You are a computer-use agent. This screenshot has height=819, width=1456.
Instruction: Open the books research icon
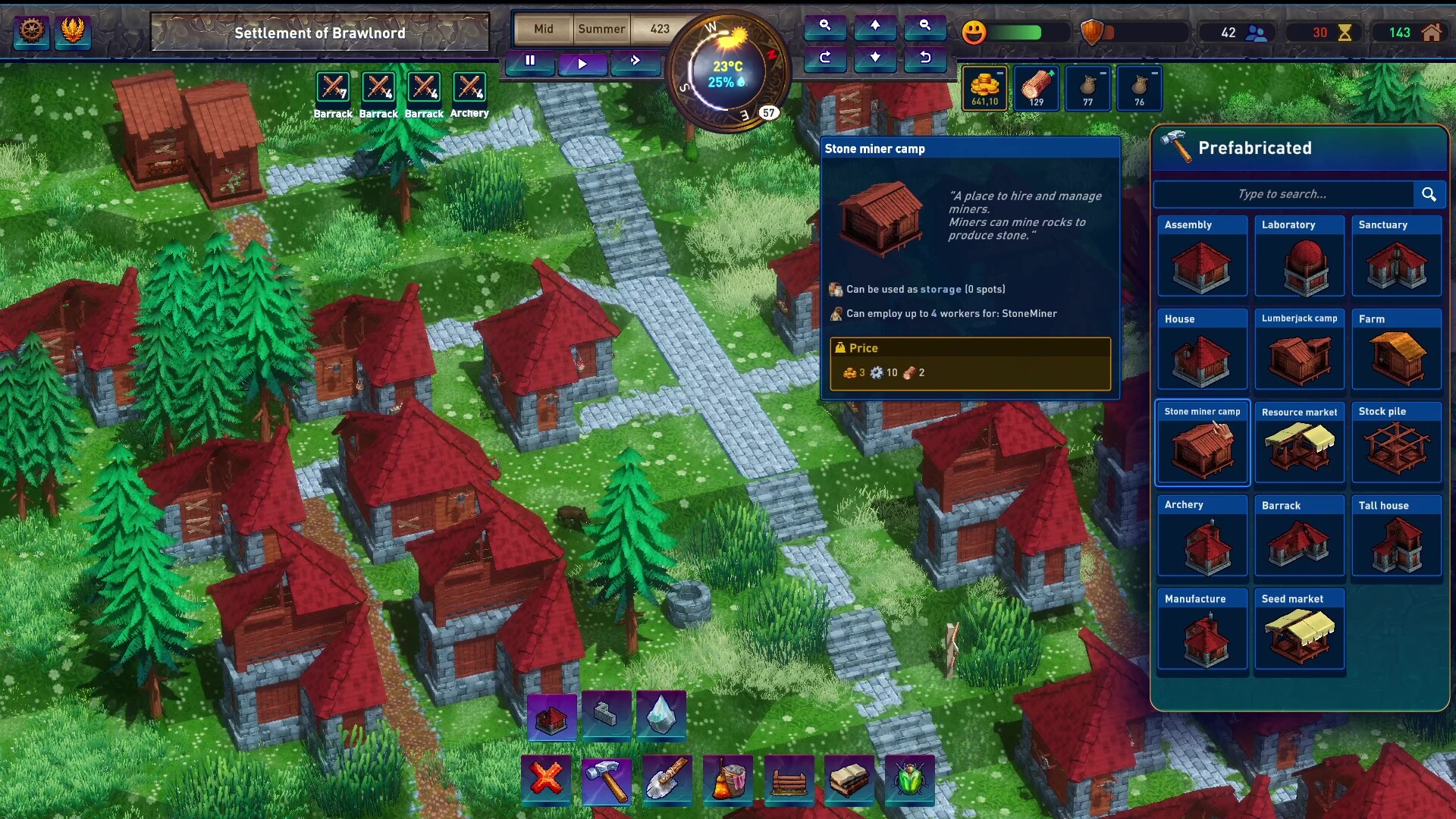click(x=850, y=780)
